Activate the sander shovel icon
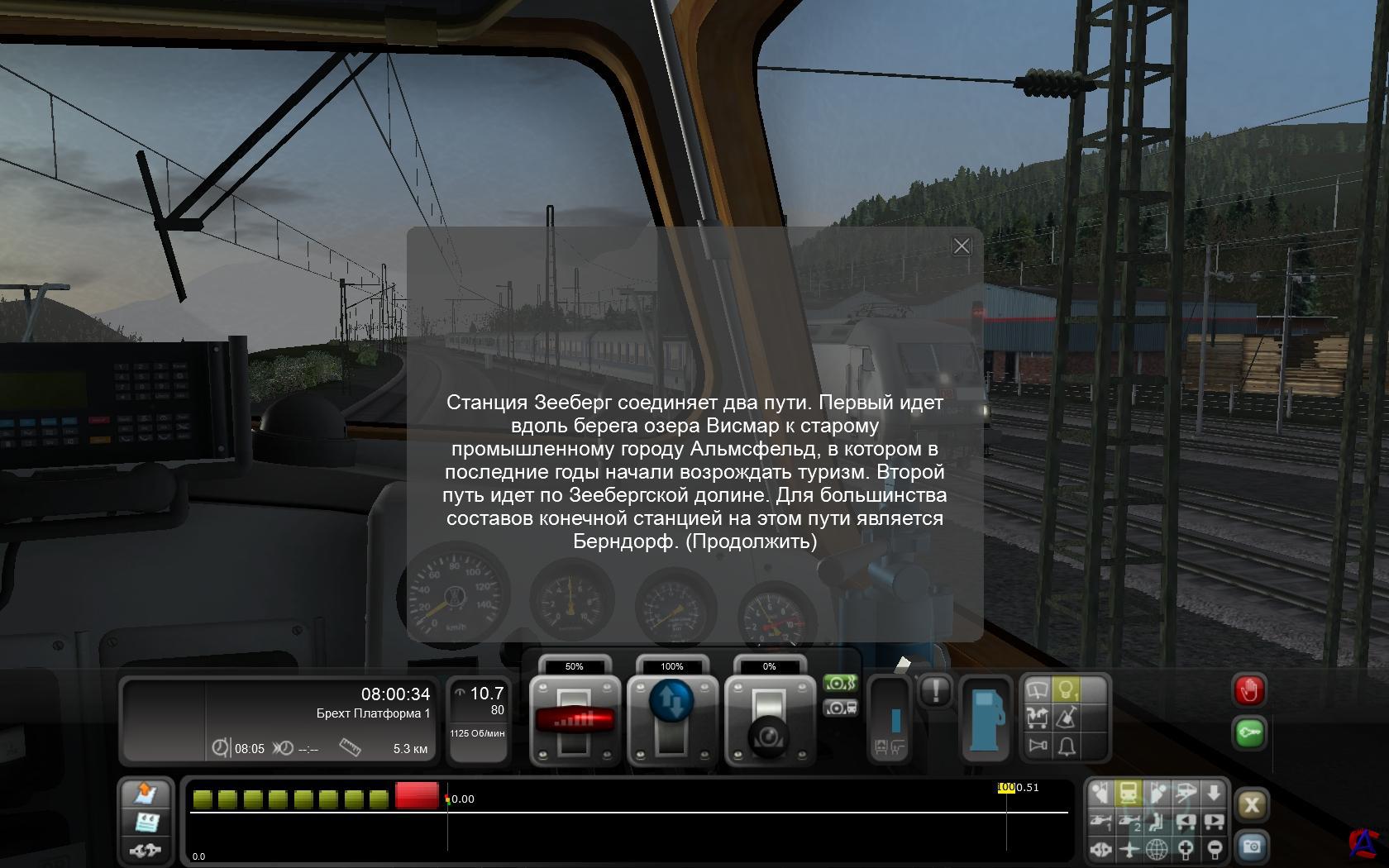Screen dimensions: 1389x868 pyautogui.click(x=1067, y=718)
